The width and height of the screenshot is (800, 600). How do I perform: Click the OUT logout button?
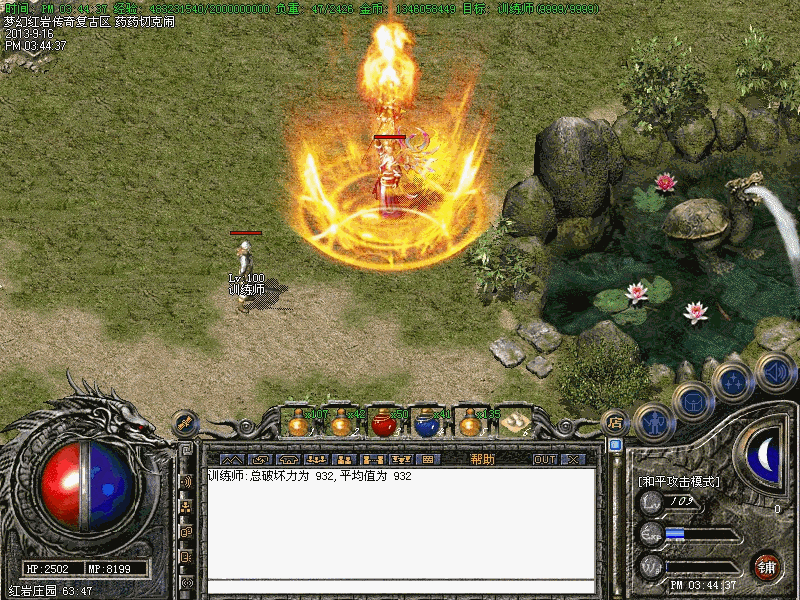coord(544,459)
